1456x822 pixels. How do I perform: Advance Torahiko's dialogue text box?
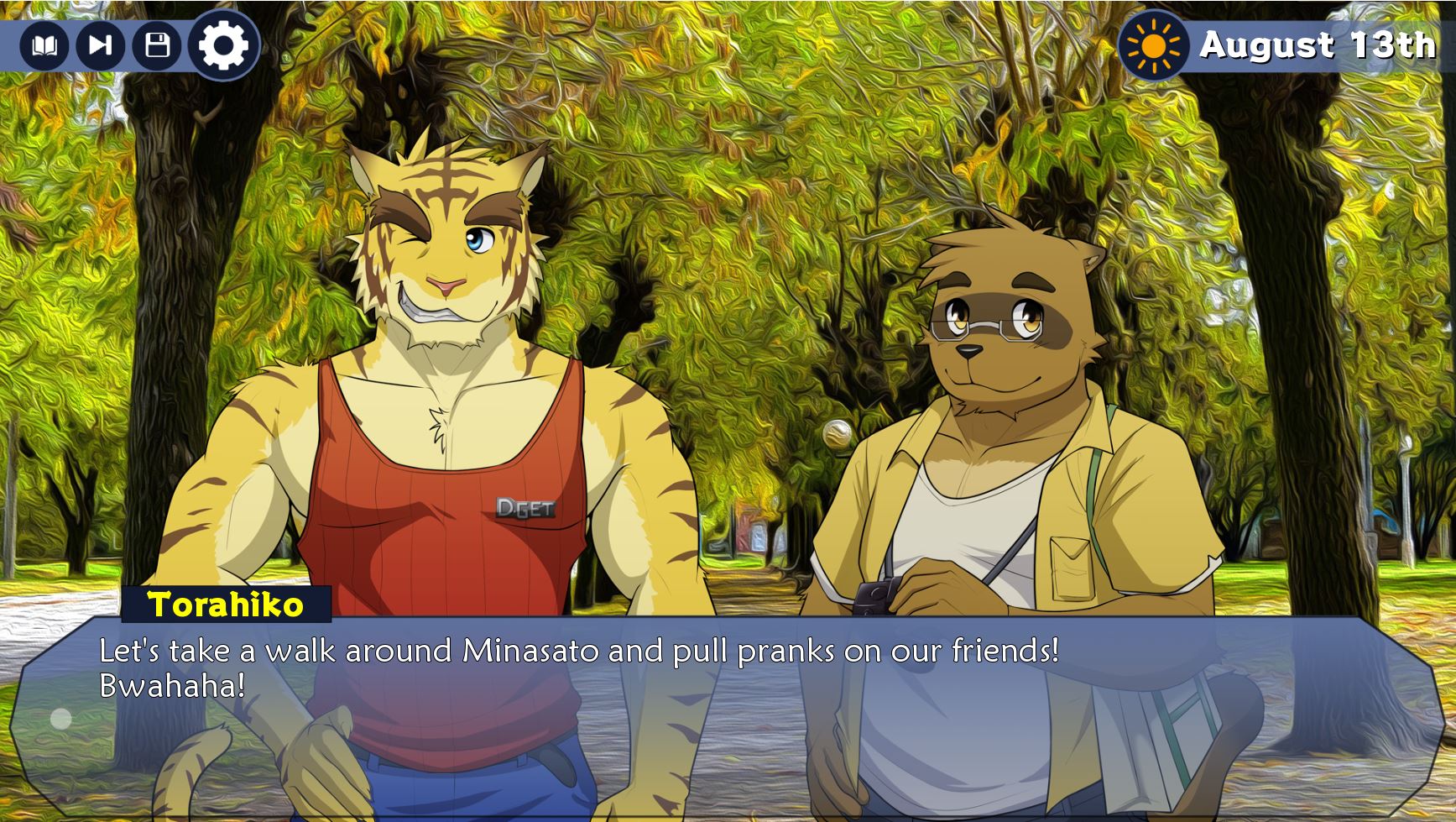[x=722, y=714]
